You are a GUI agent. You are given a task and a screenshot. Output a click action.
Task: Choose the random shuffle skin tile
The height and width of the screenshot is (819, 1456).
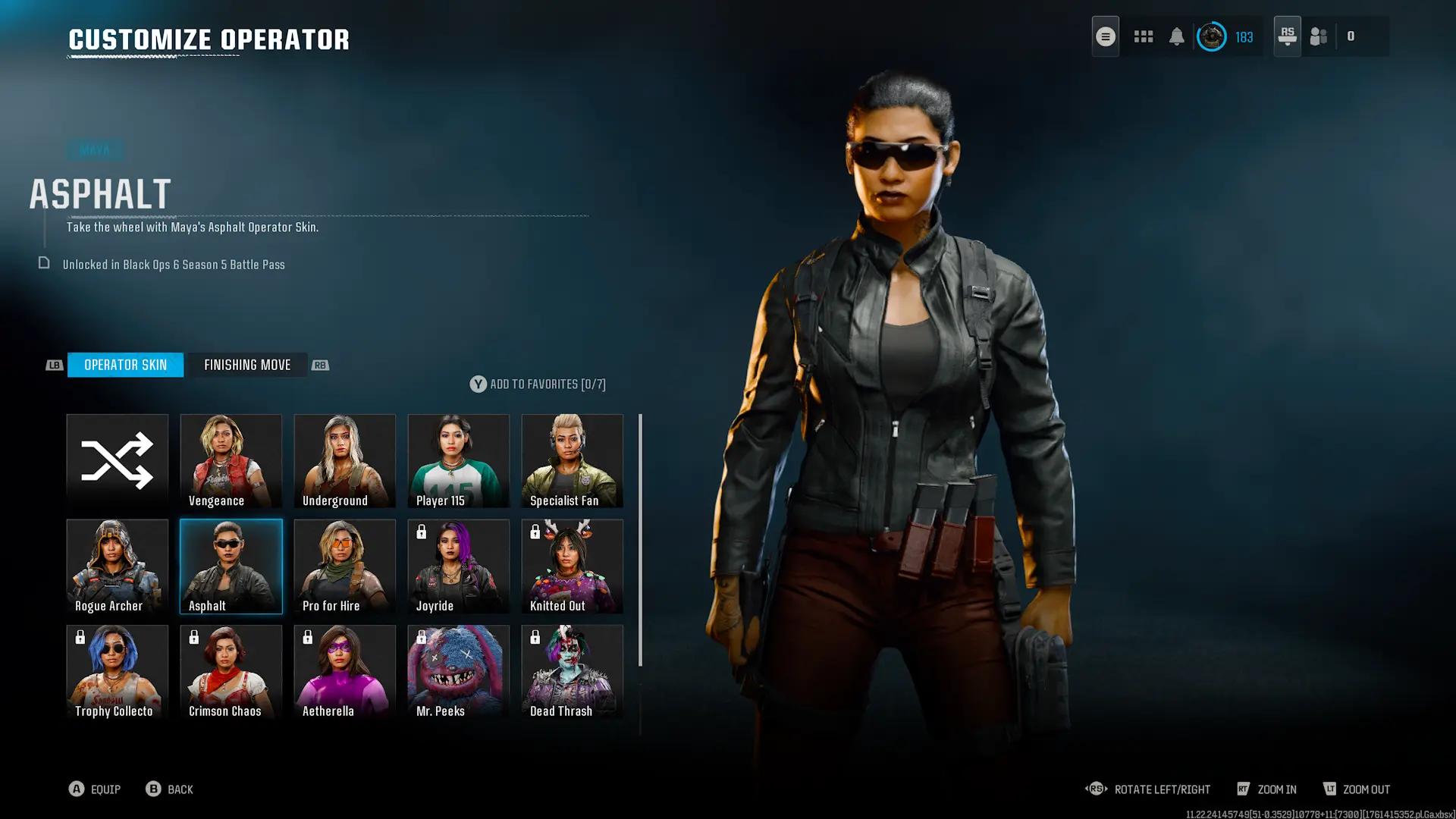pyautogui.click(x=118, y=460)
